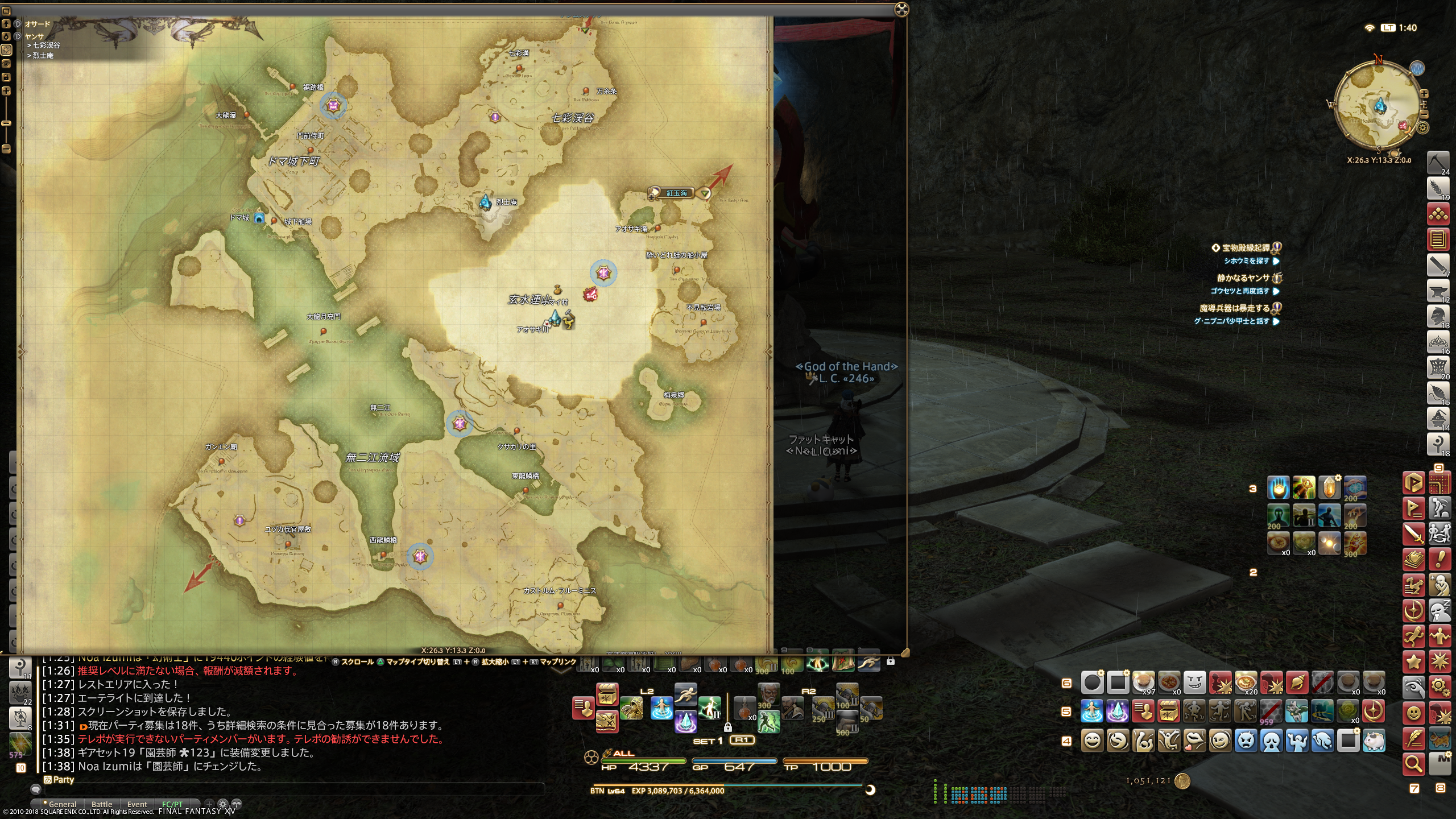Zoom out the minimap with minus button

pos(1424,114)
